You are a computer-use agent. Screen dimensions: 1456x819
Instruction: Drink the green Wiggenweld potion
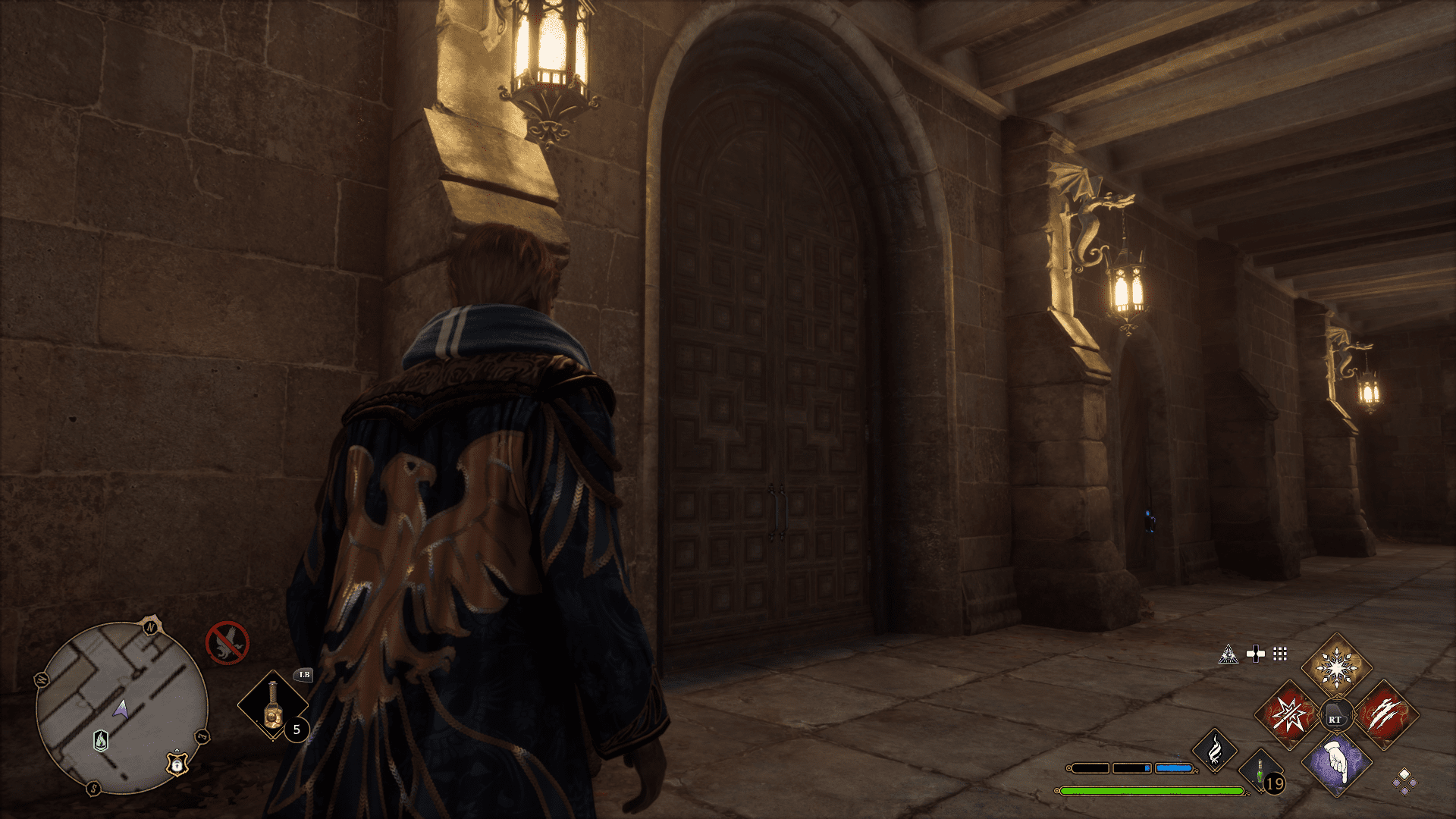coord(1260,772)
